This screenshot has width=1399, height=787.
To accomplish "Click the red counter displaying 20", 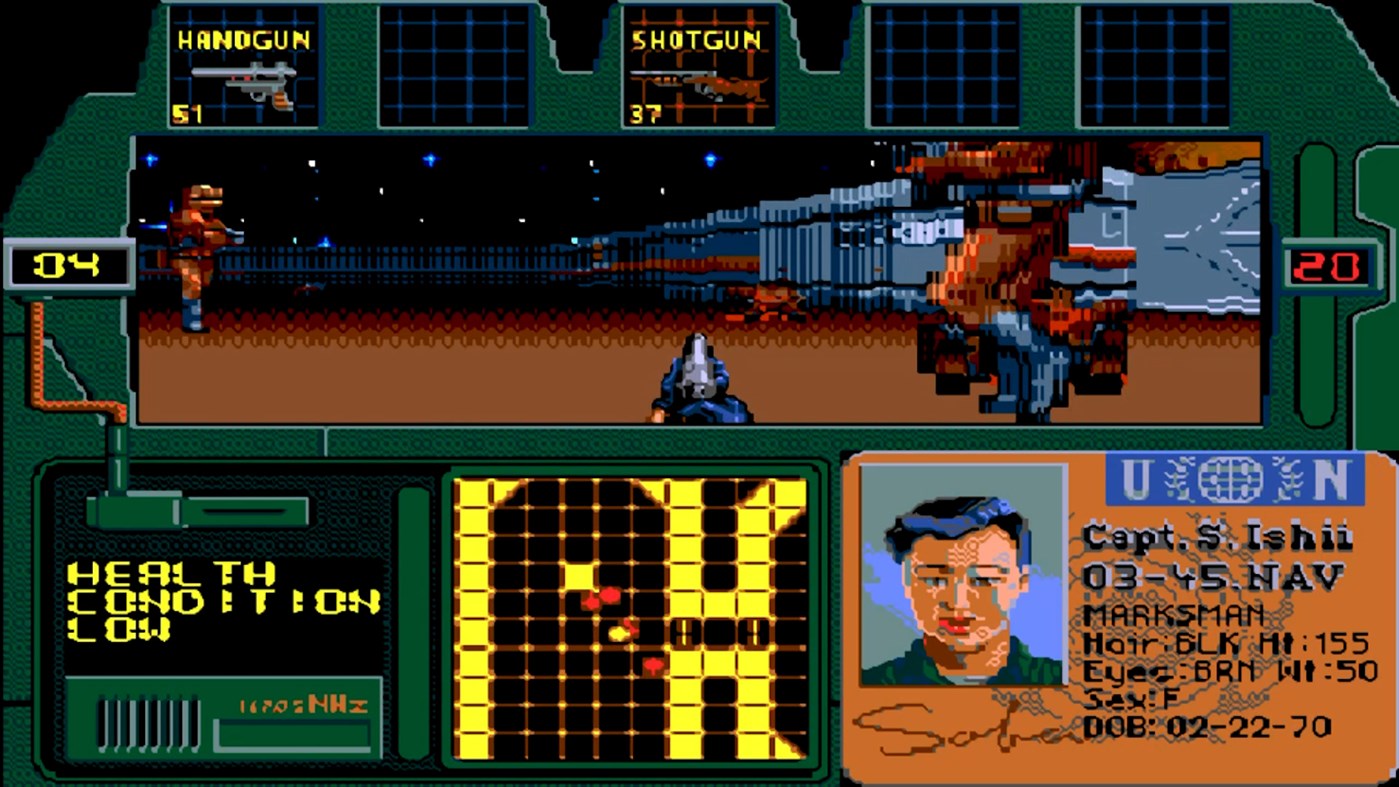I will click(1331, 266).
